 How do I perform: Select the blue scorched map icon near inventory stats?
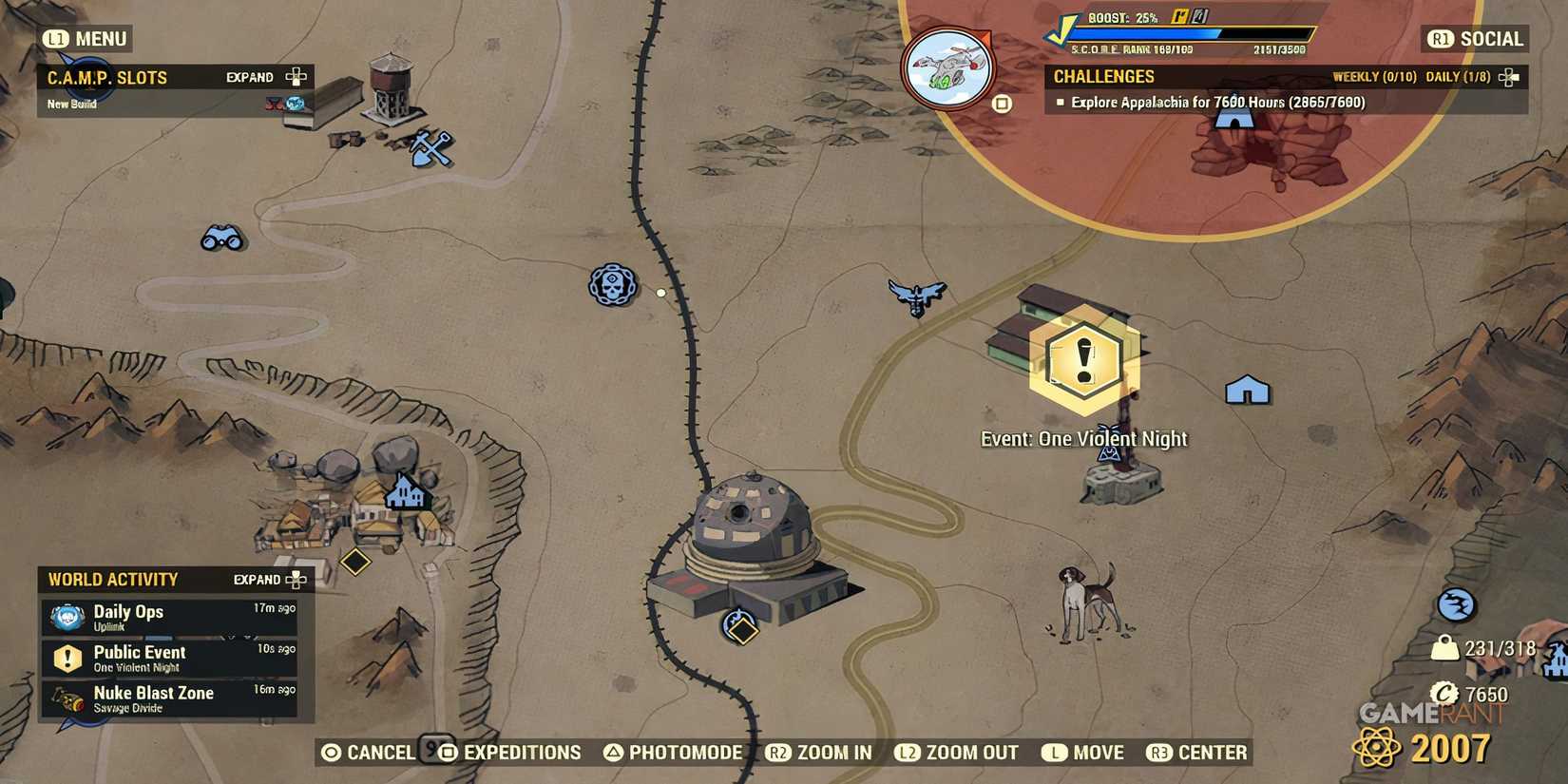[x=1455, y=604]
